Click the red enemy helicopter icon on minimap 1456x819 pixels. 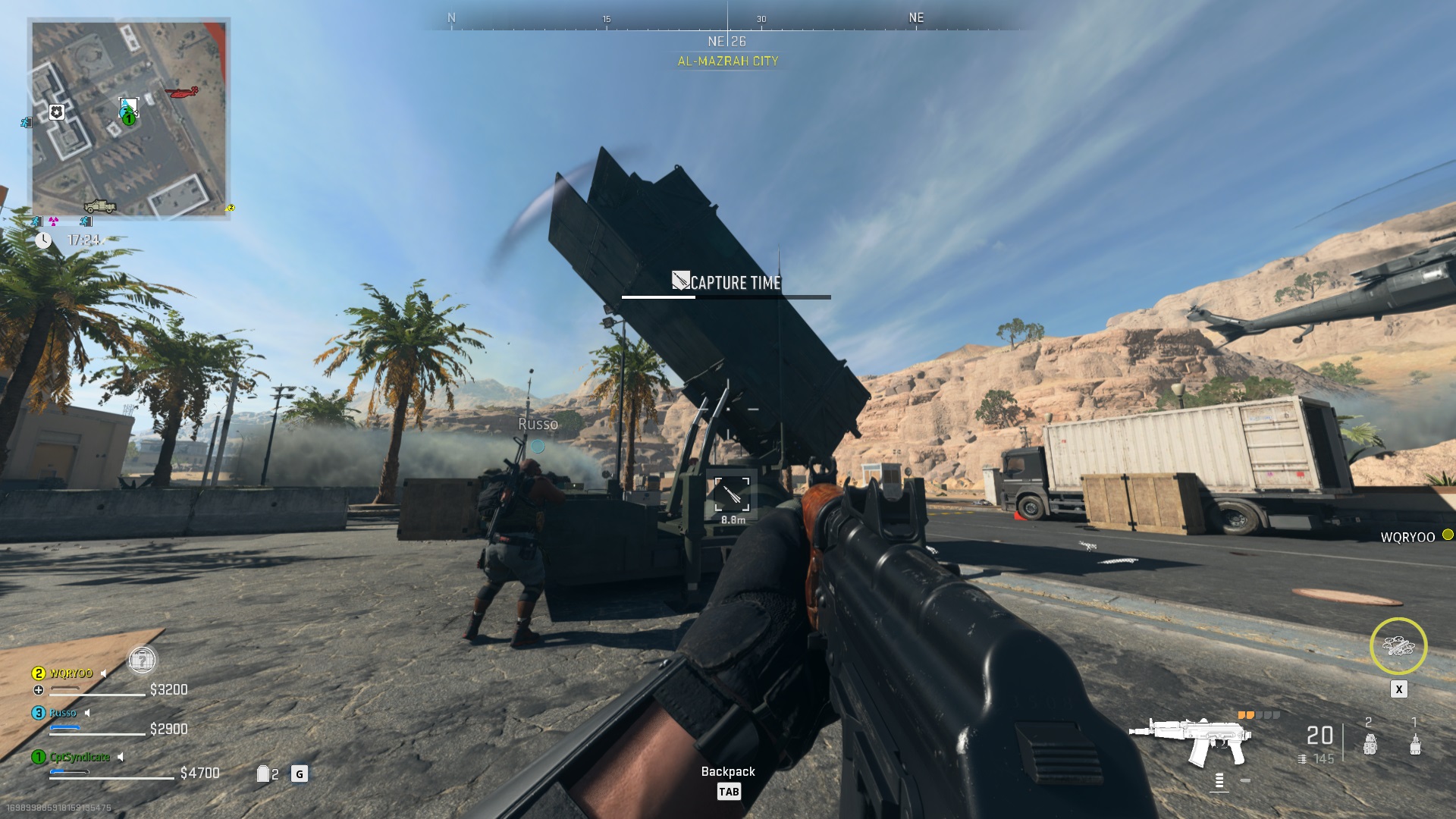[181, 92]
